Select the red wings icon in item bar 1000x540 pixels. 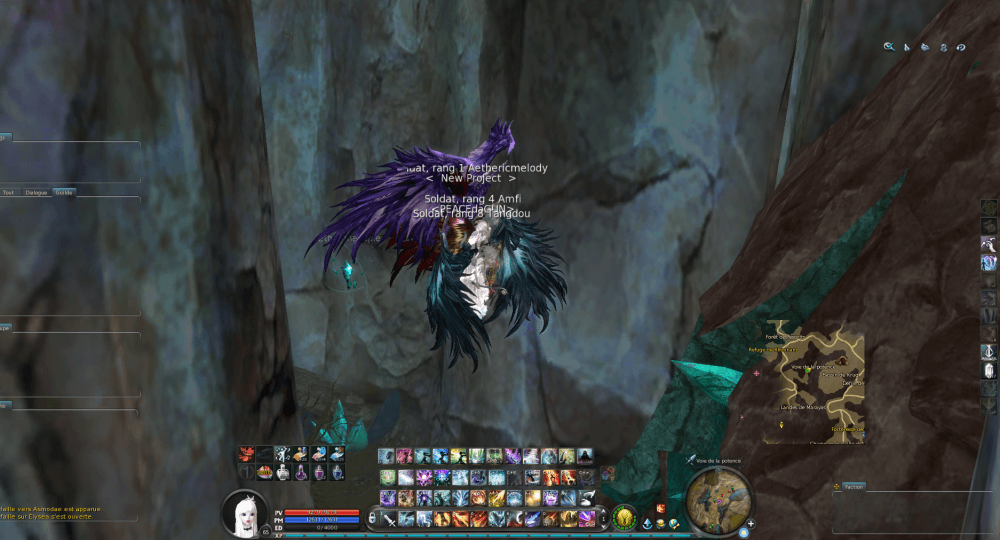tap(246, 454)
